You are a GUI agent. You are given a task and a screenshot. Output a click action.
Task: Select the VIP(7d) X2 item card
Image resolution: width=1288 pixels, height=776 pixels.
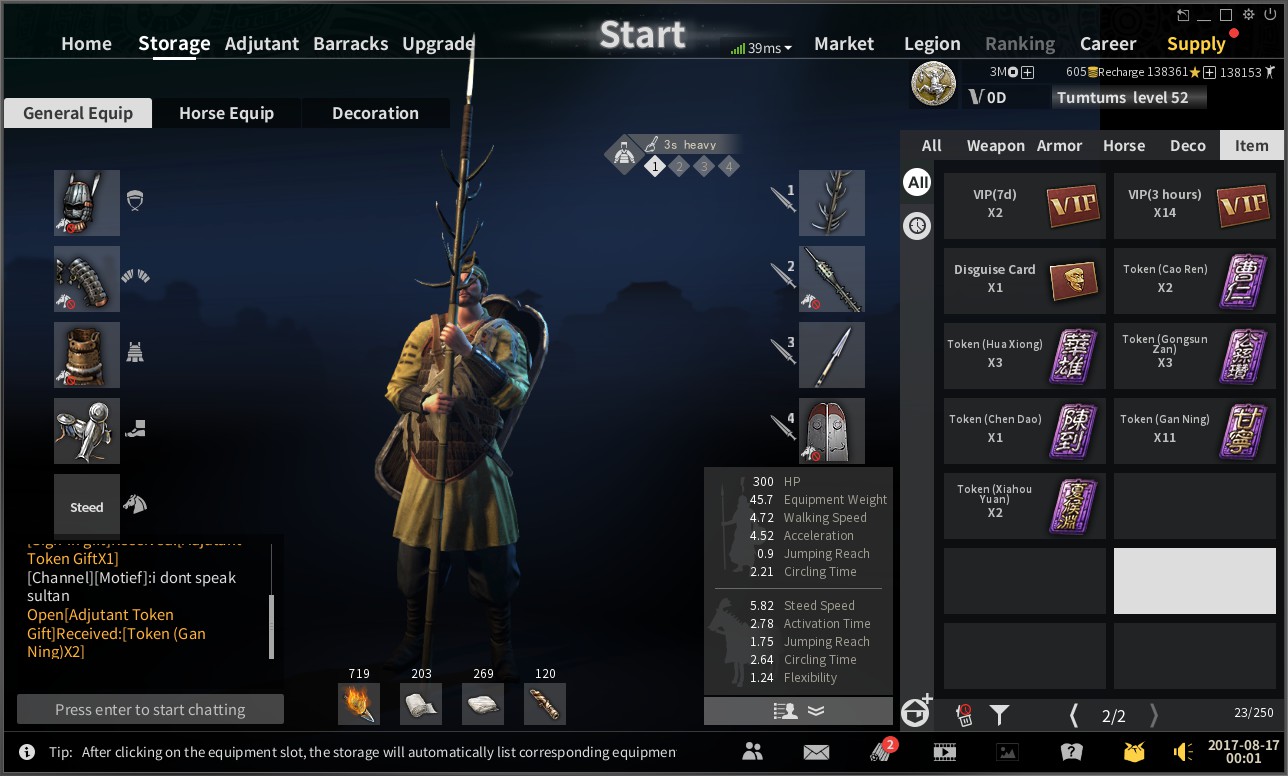(x=1024, y=206)
